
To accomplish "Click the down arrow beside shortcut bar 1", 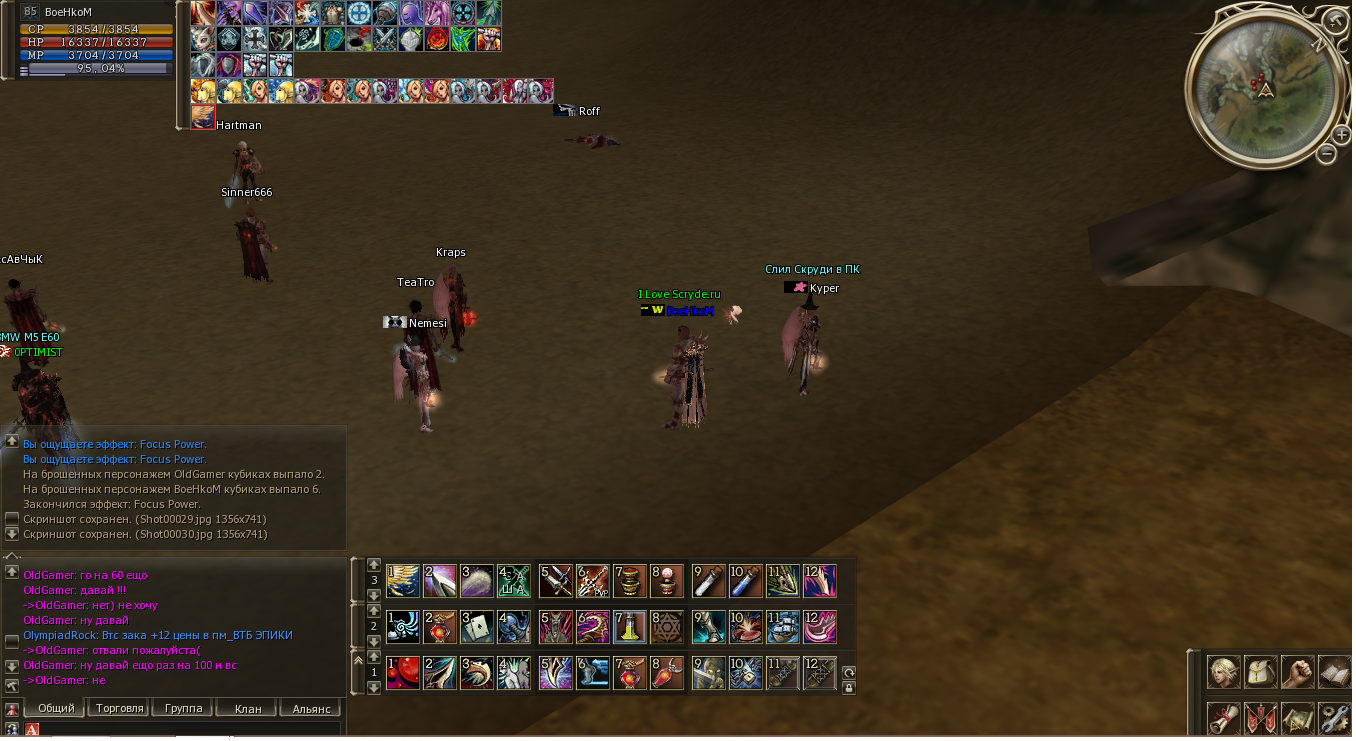I will [x=373, y=687].
